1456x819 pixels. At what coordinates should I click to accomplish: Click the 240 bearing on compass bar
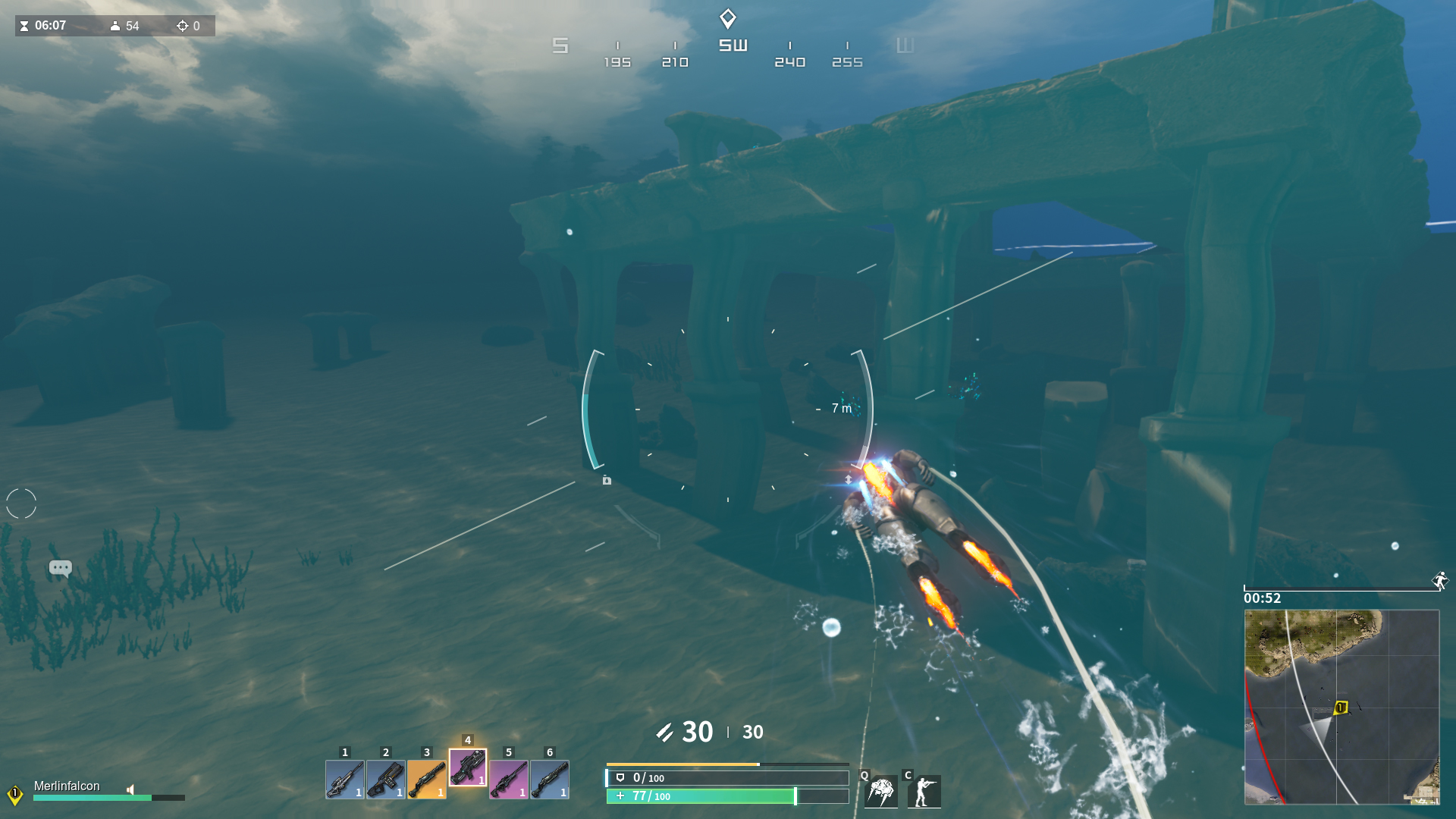(791, 61)
